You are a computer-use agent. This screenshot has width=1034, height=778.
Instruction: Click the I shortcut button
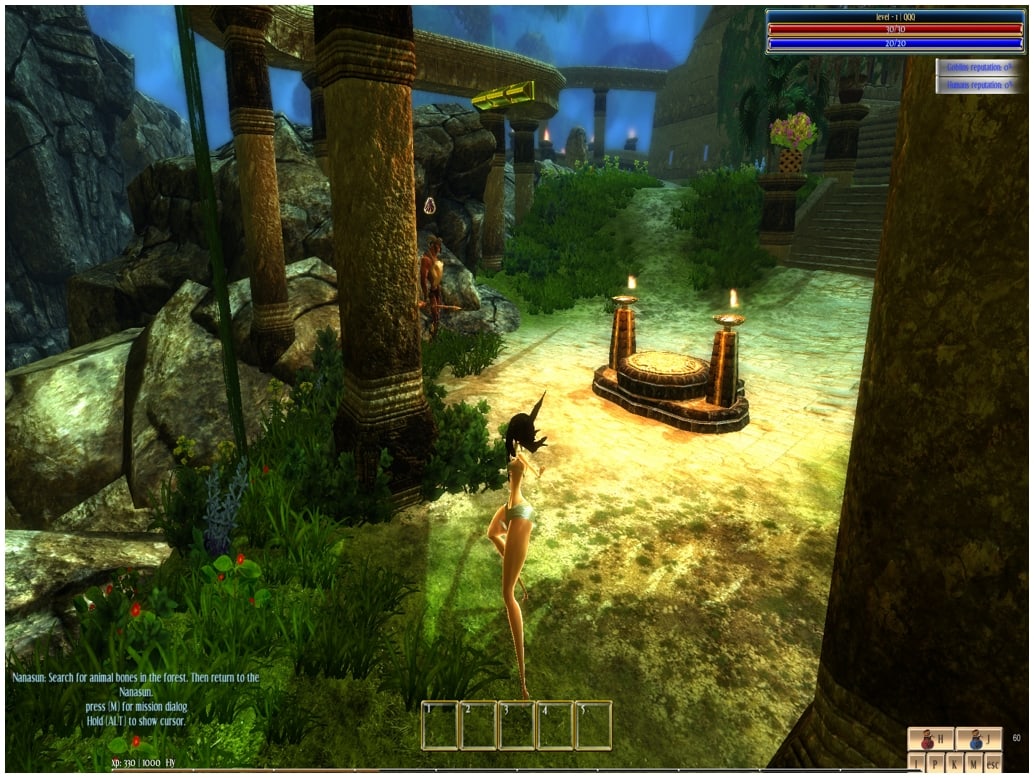click(917, 764)
